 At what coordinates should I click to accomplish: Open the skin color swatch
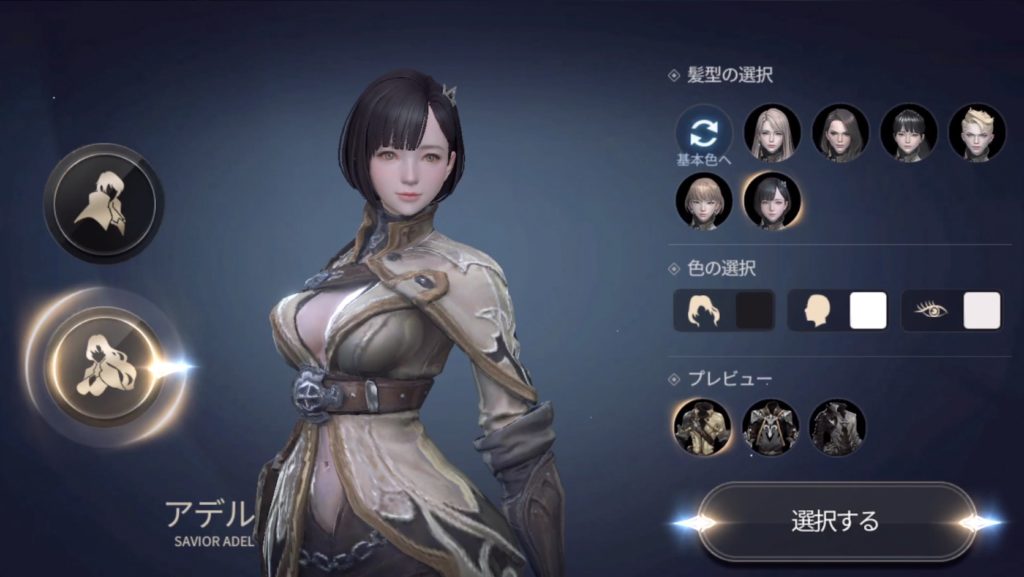pos(868,311)
